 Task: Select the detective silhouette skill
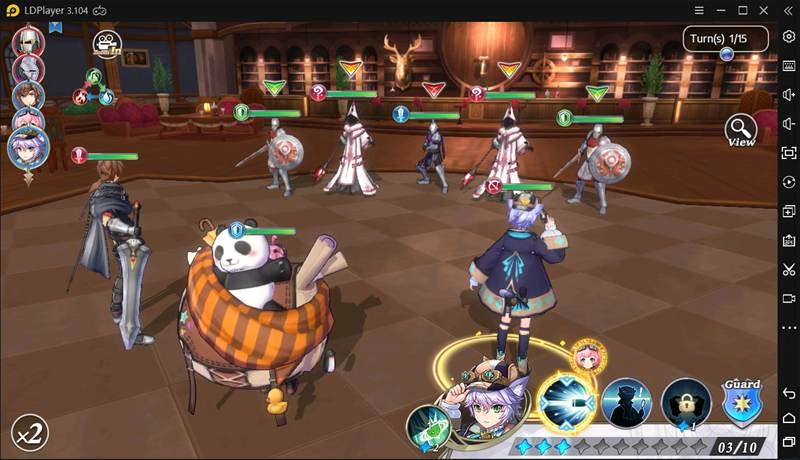[x=627, y=404]
